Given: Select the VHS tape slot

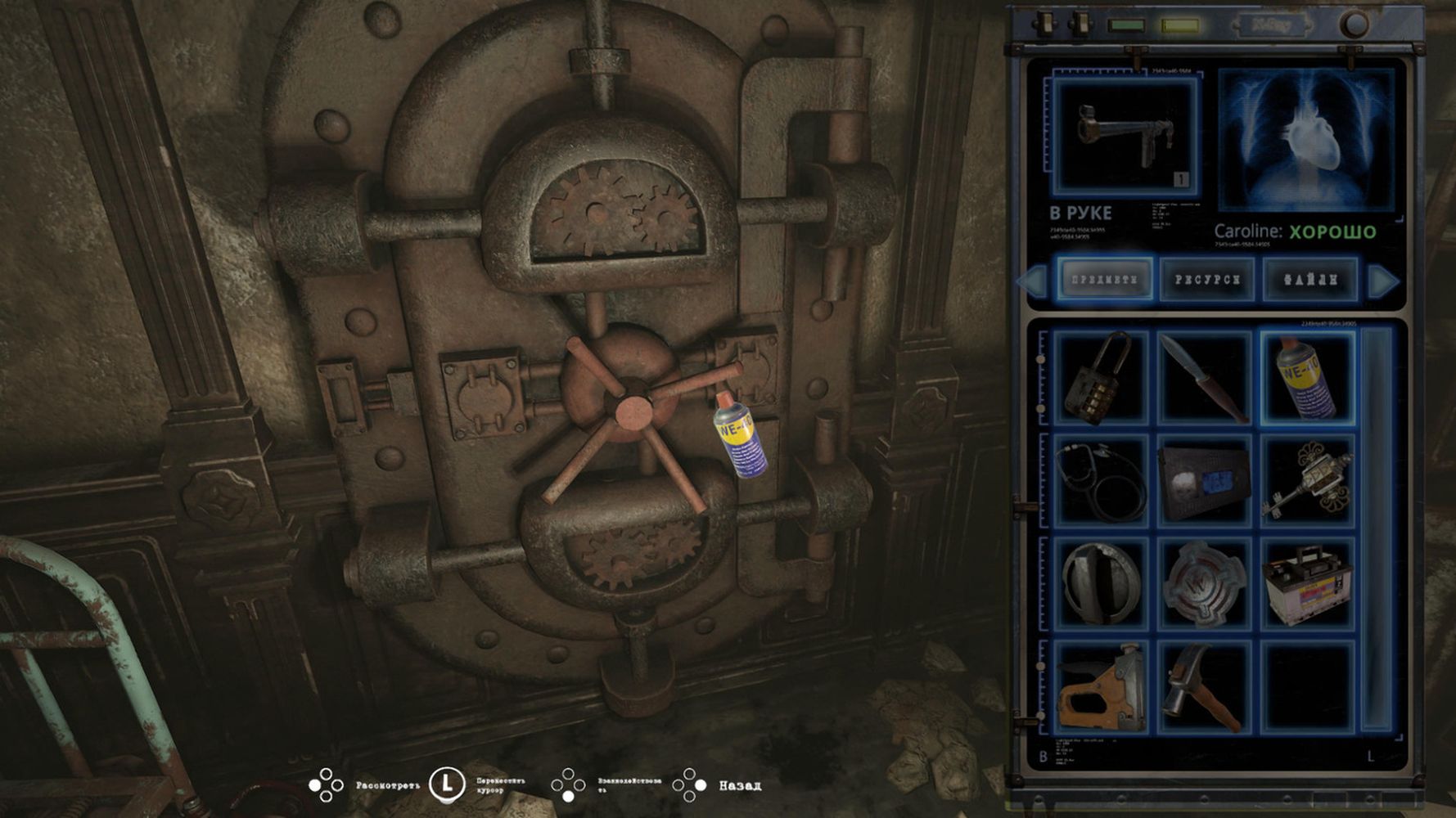Looking at the screenshot, I should pos(1204,480).
